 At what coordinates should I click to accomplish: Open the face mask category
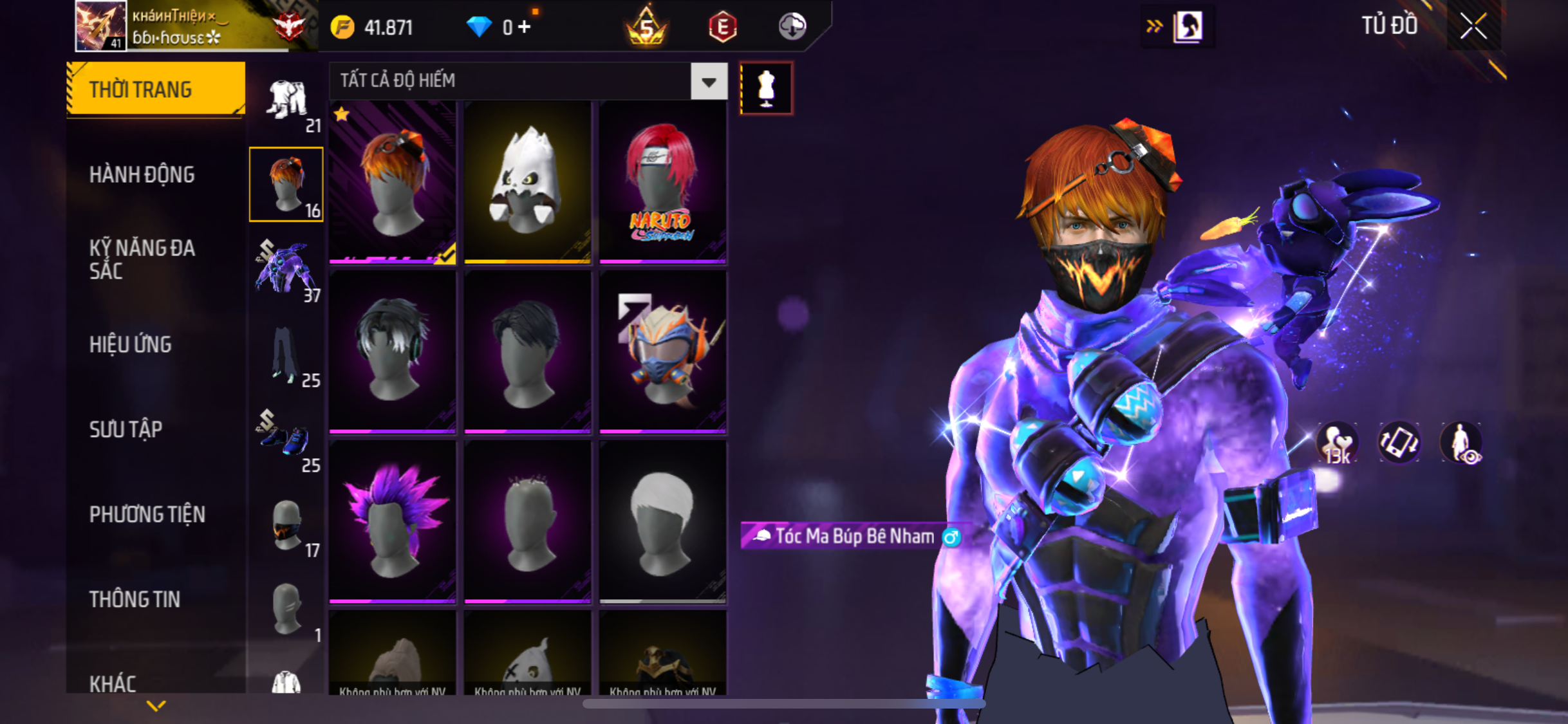(286, 526)
